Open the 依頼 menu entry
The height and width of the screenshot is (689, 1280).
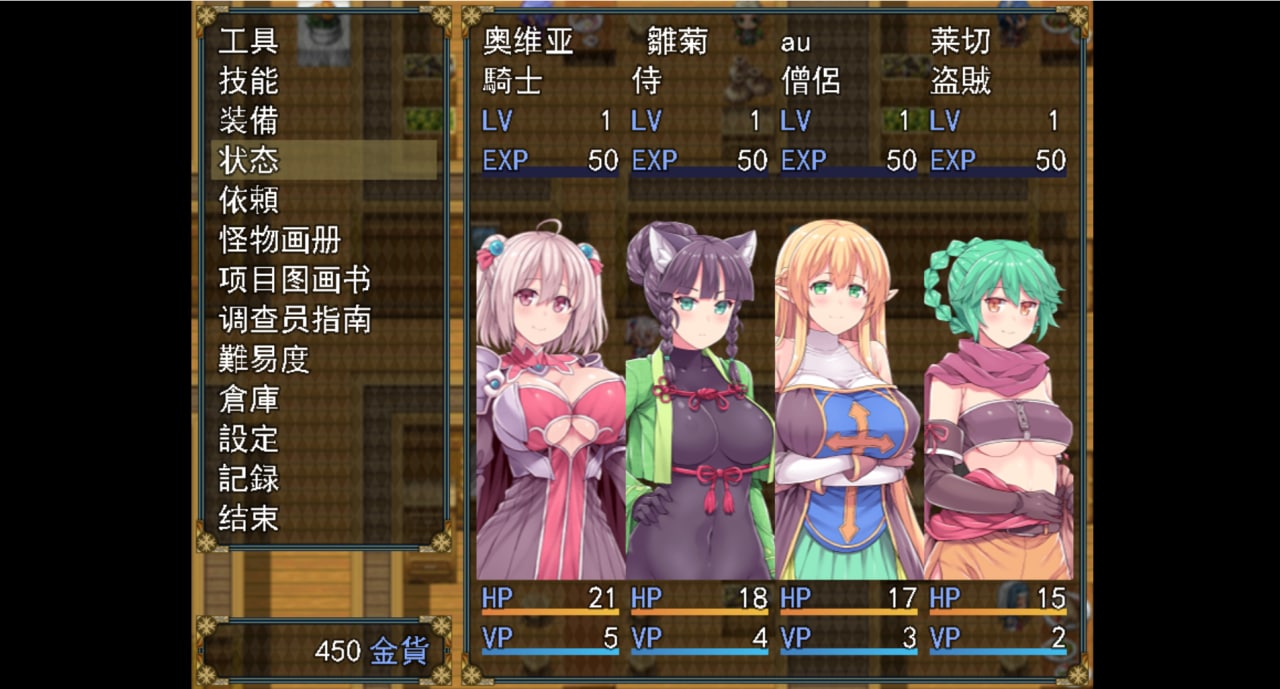pos(249,200)
